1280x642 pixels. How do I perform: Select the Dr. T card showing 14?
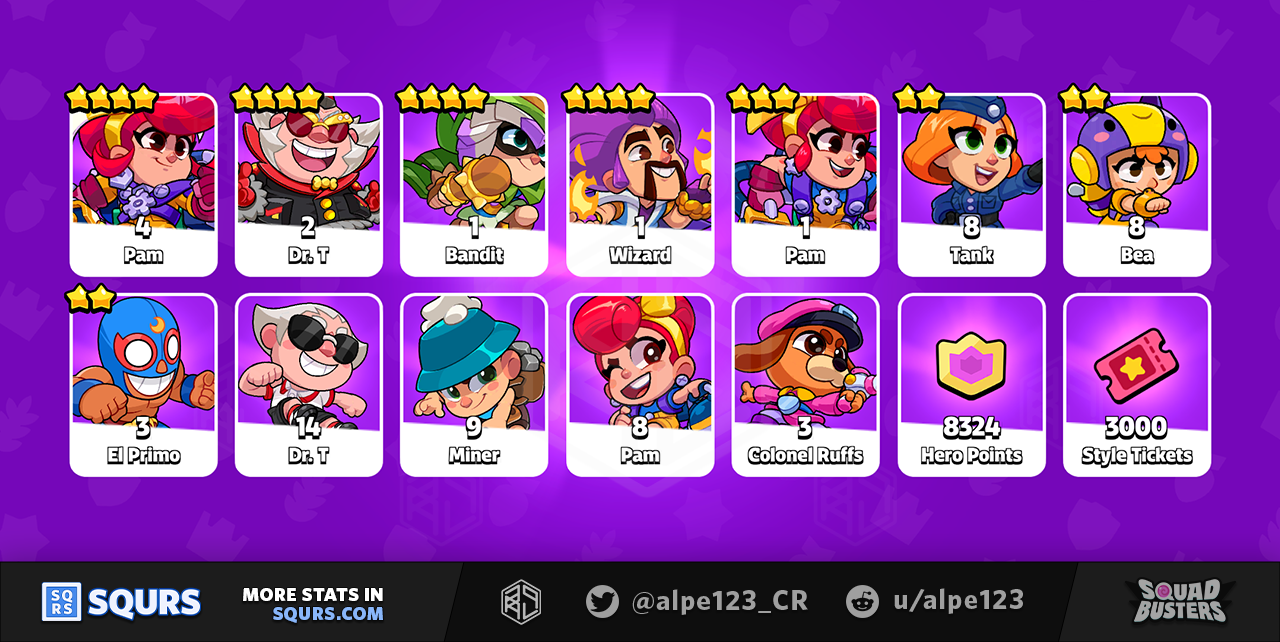click(309, 385)
